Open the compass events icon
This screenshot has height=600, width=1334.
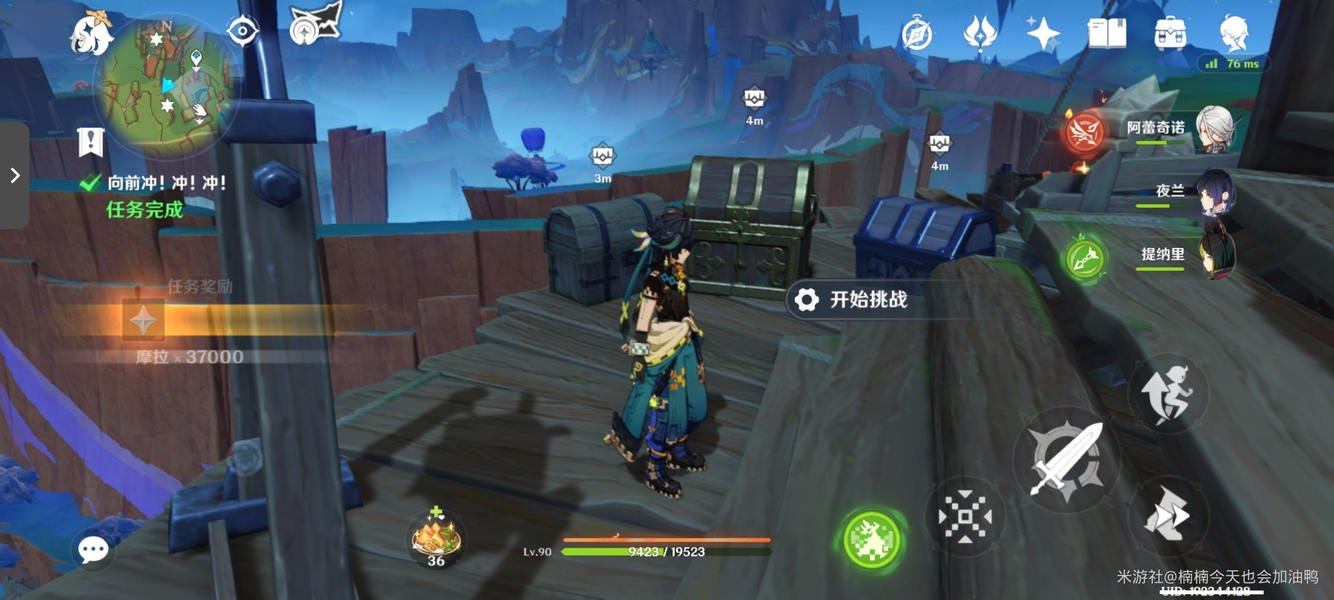(917, 34)
